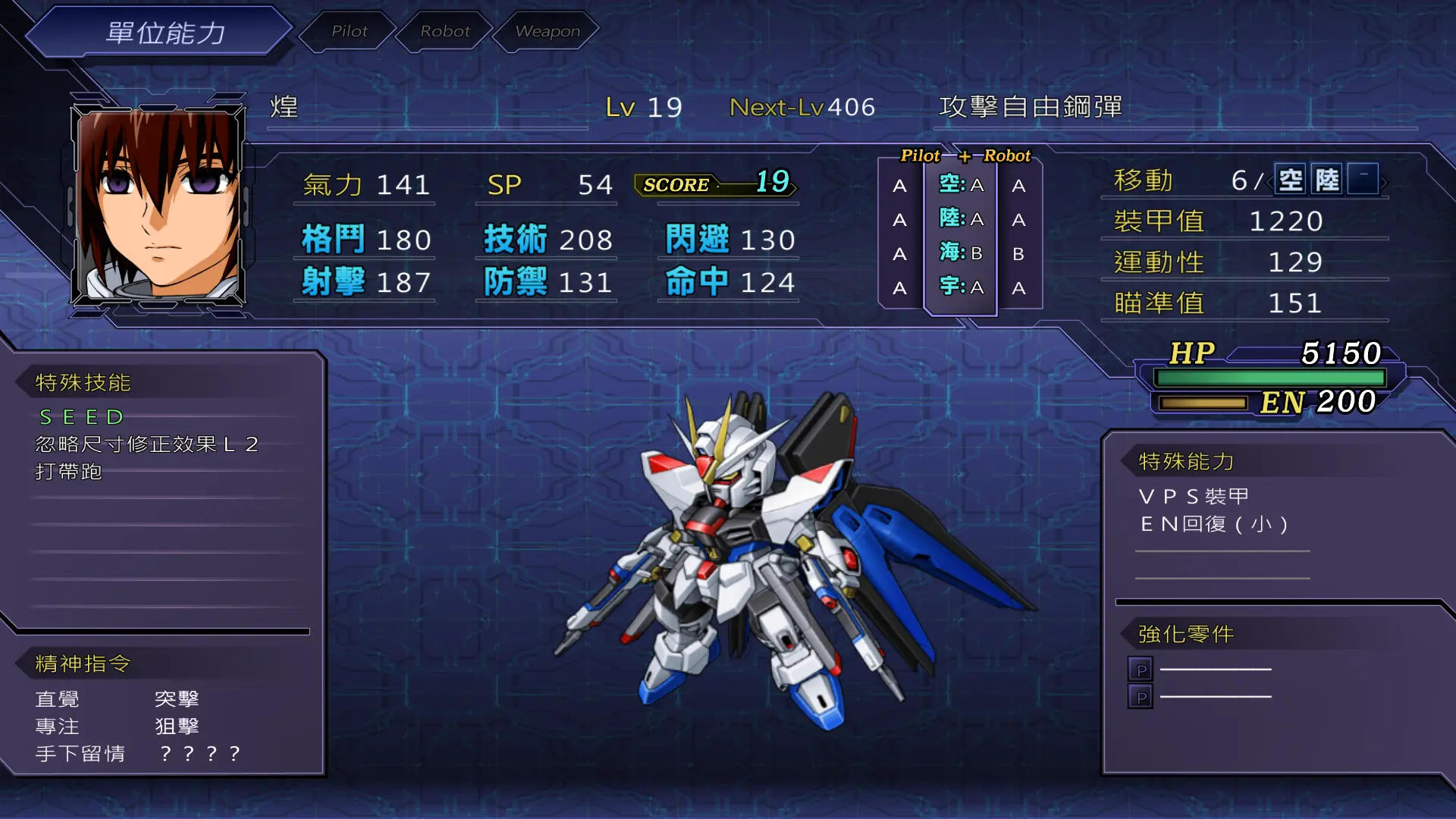Open the Robot tab
This screenshot has width=1456, height=819.
(x=445, y=31)
